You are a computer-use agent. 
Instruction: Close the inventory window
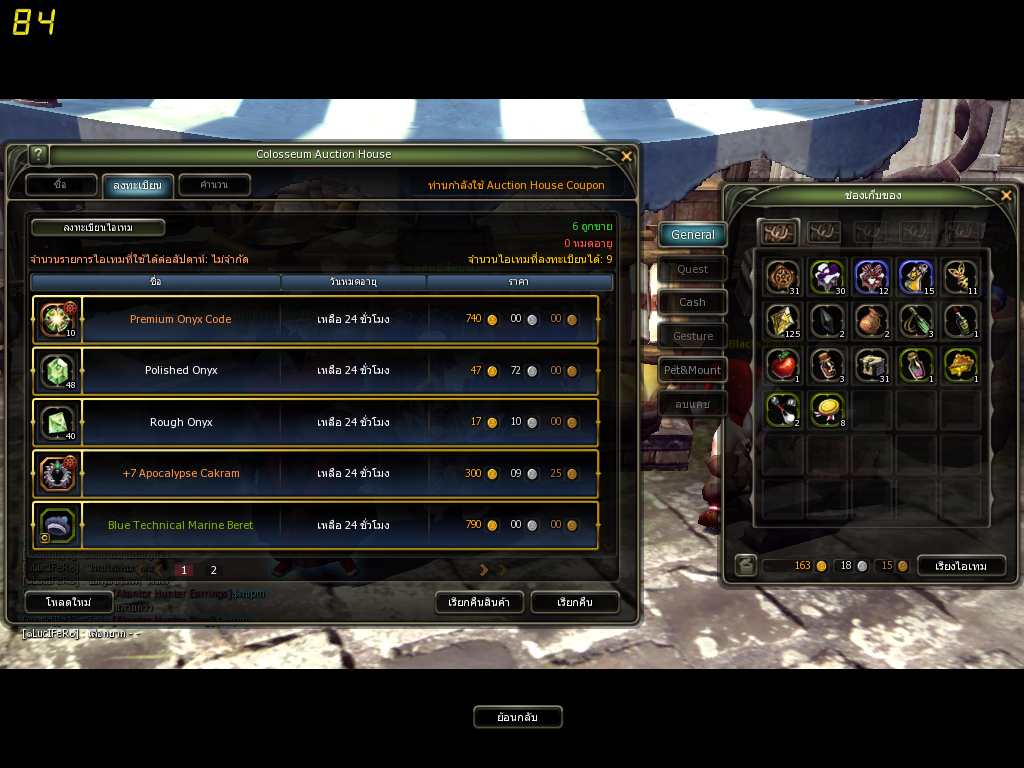tap(1006, 196)
